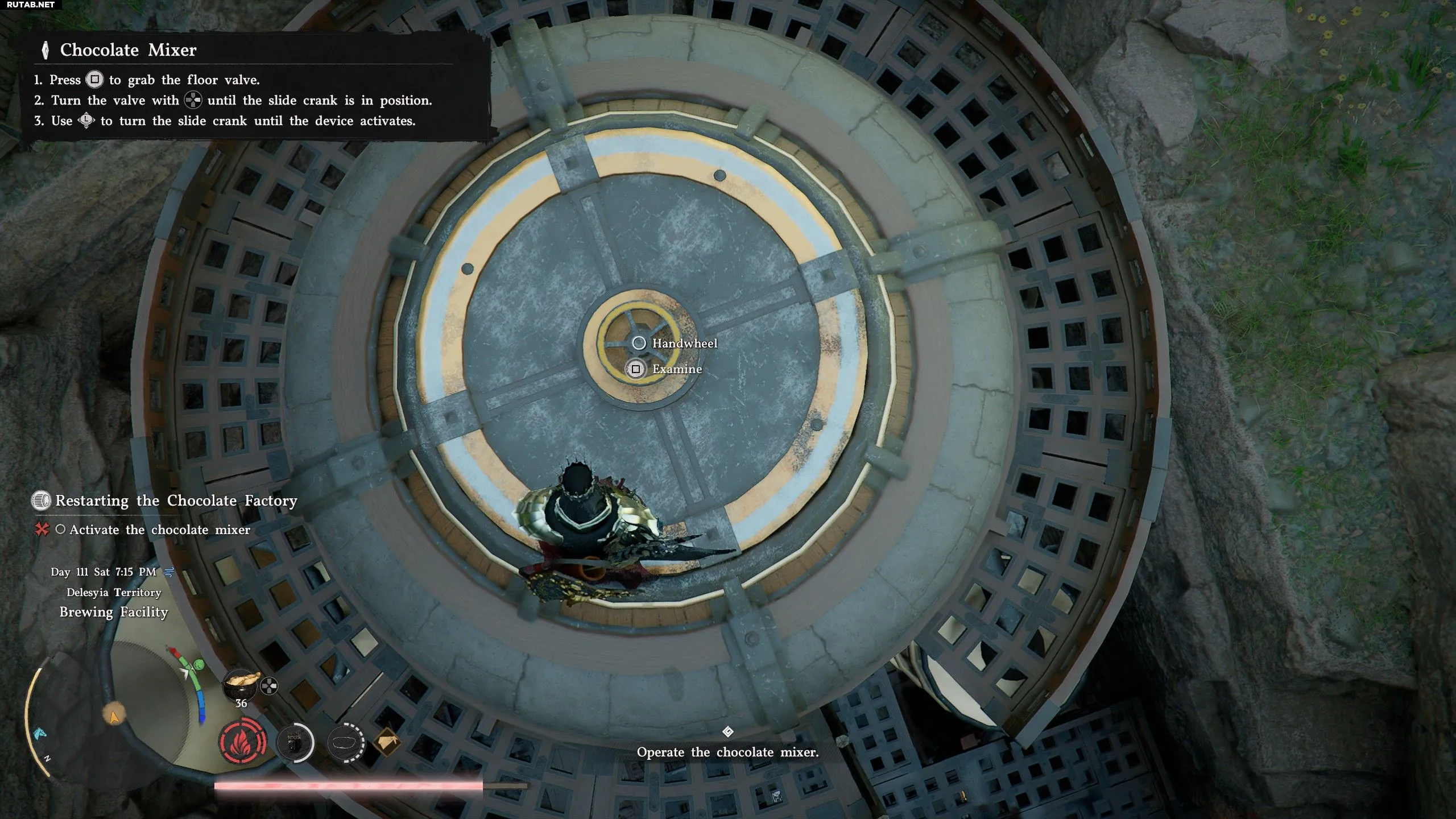Click the diamond-shaped tan glove icon
Image resolution: width=1456 pixels, height=819 pixels.
click(x=387, y=742)
